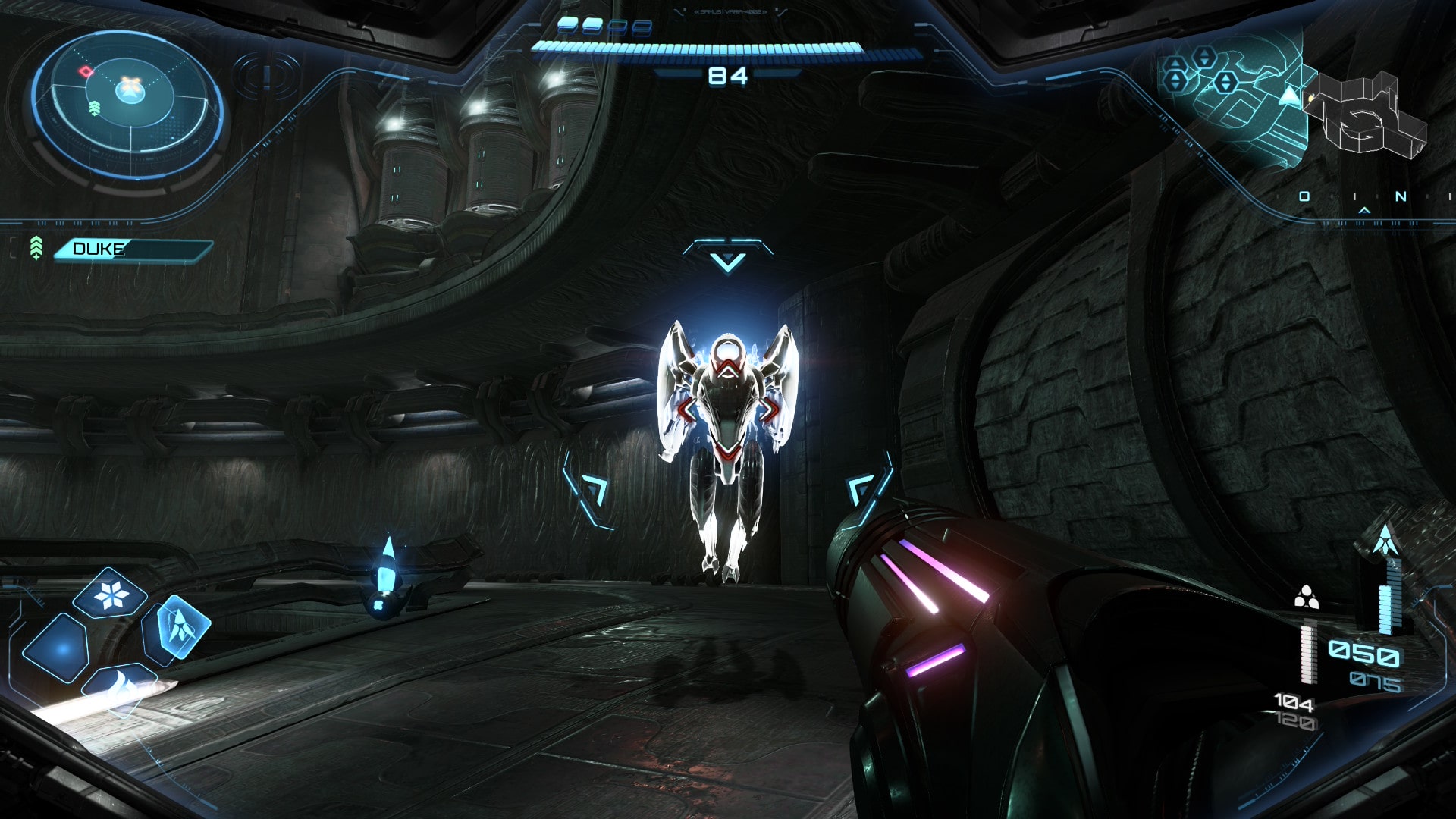Click the circular radar display
Image resolution: width=1456 pixels, height=819 pixels.
pos(127,101)
